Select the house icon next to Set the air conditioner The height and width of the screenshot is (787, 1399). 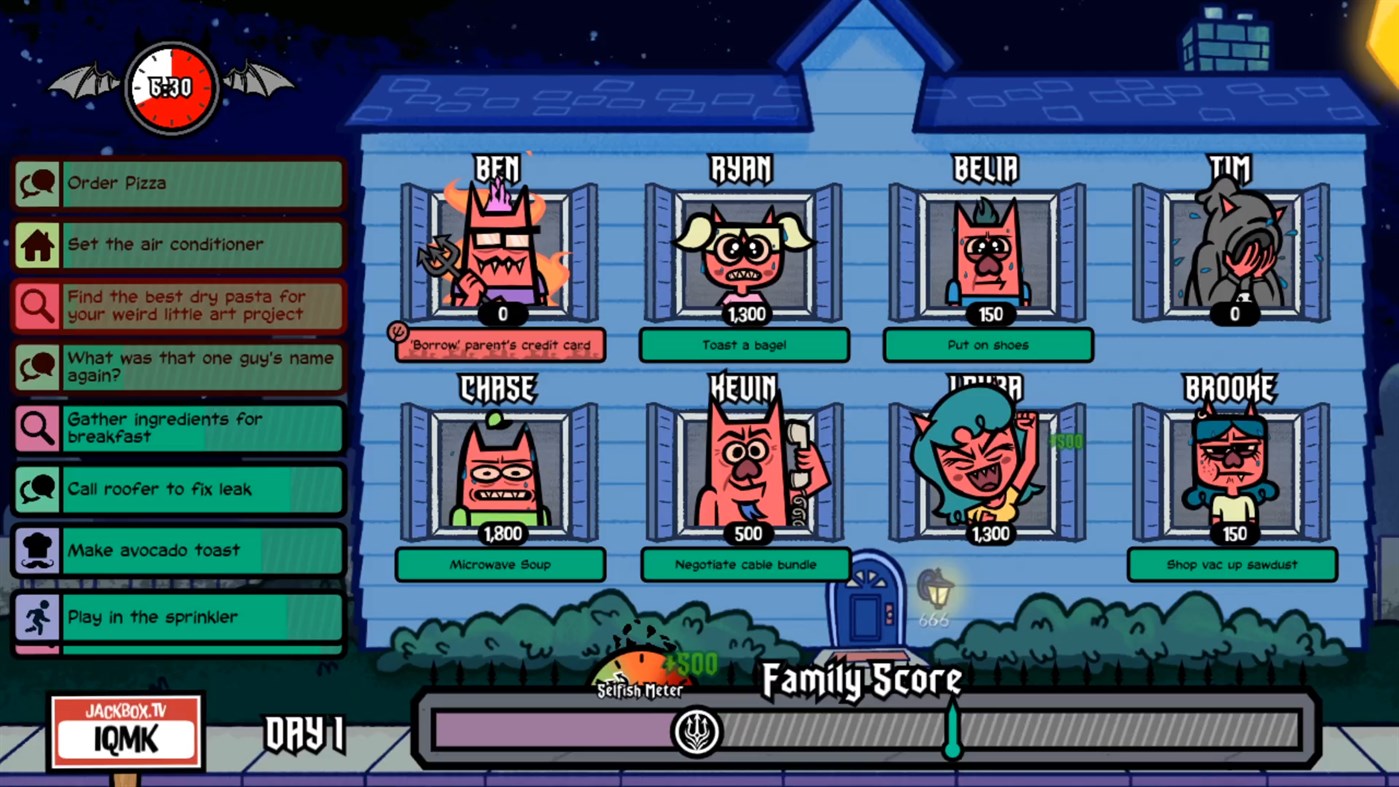tap(37, 244)
